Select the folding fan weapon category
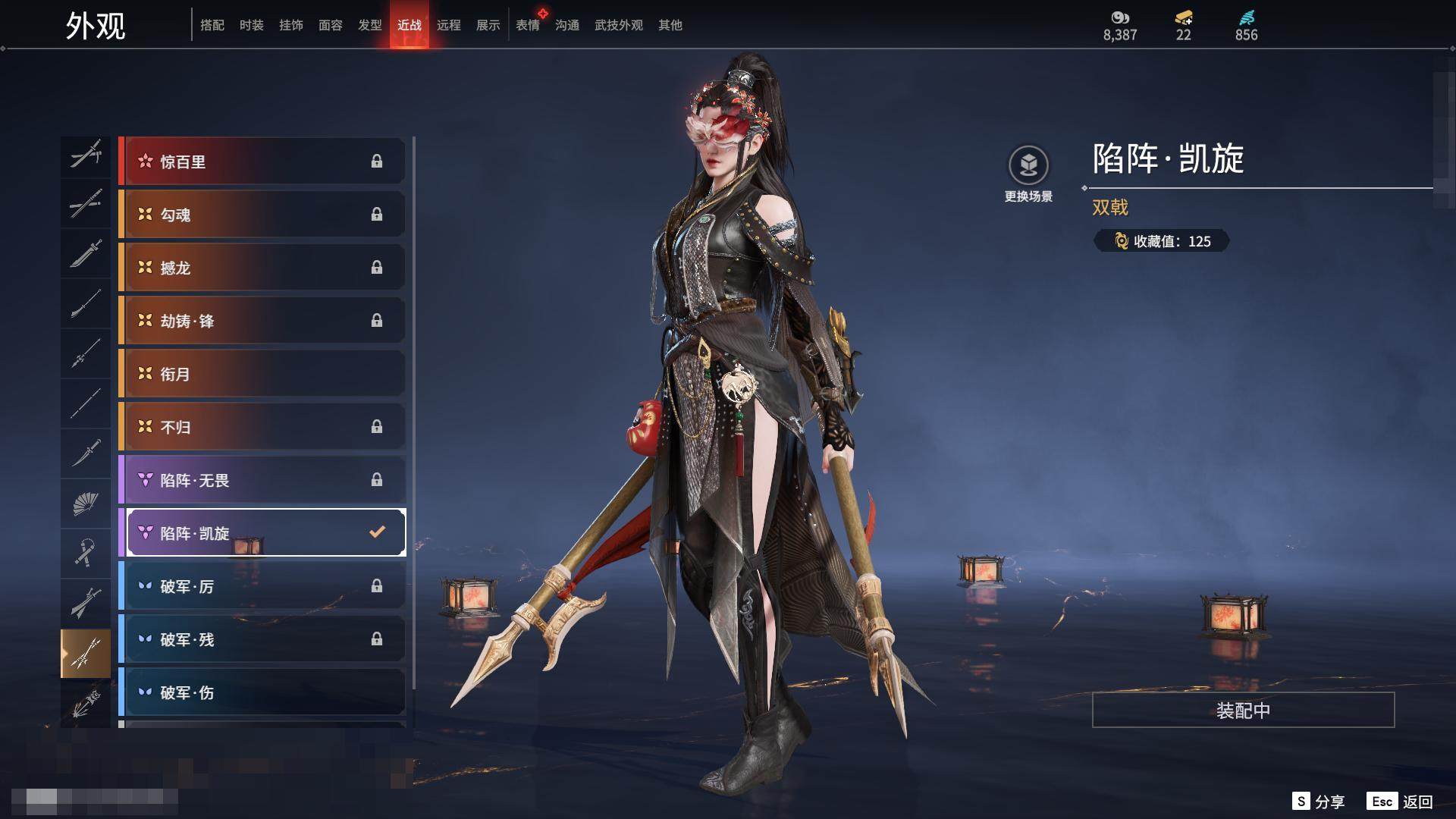Screen dimensions: 1456x819 [86, 503]
